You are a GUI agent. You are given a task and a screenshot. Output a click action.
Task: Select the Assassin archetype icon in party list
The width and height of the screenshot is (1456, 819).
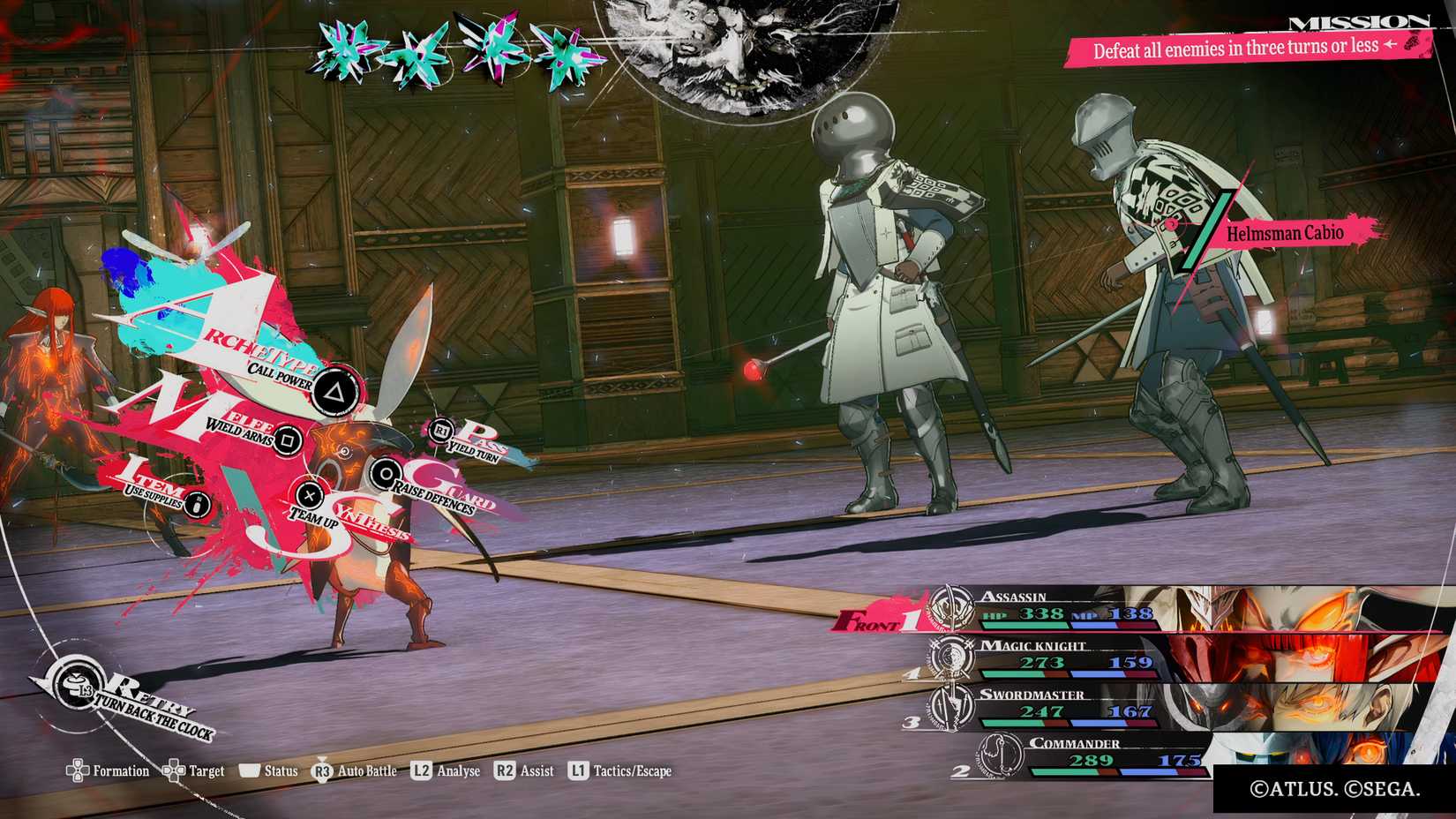click(950, 605)
